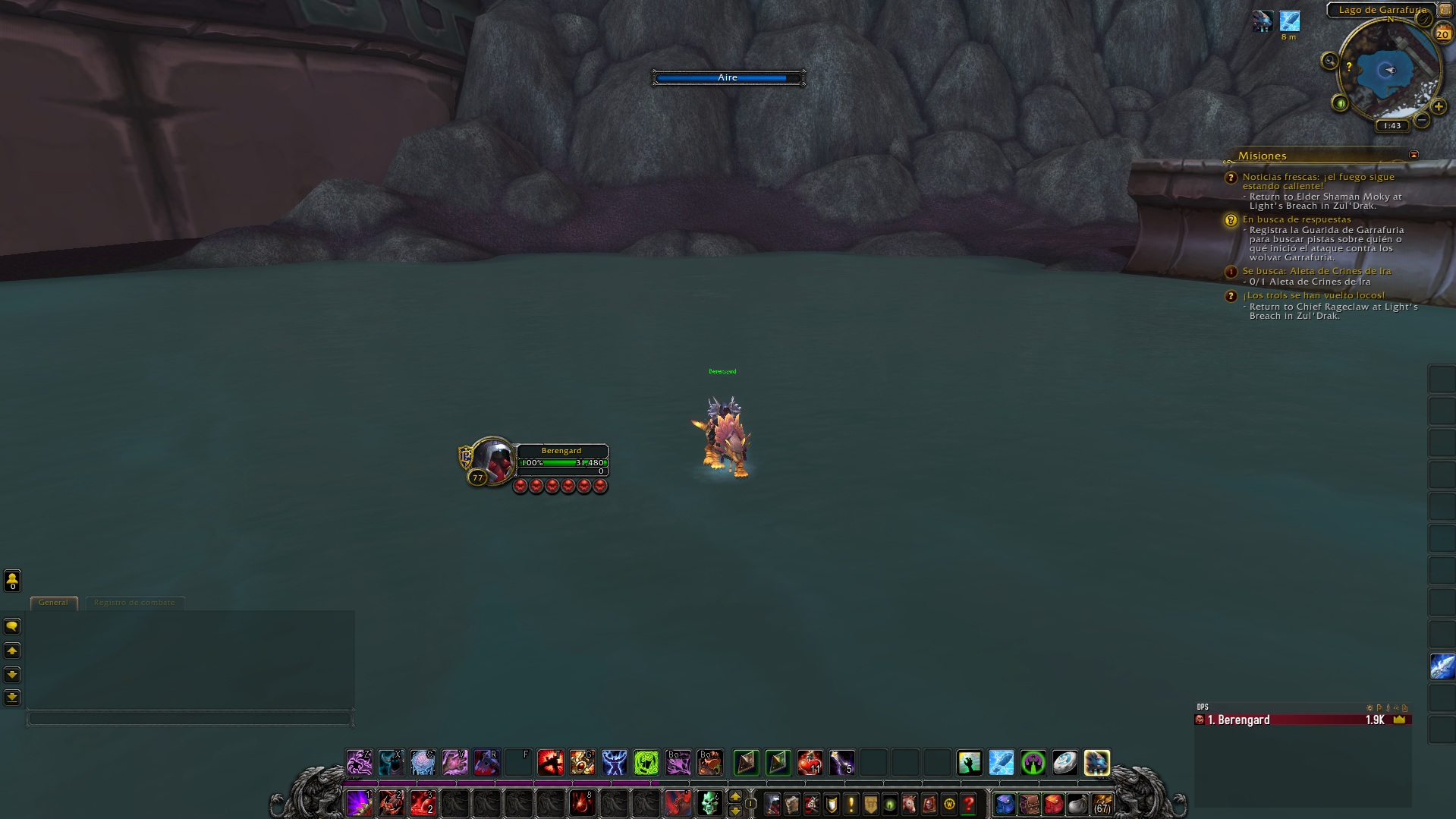Select the '¡Los trols se han vuelto locos!' quest
1456x819 pixels.
coord(1313,295)
